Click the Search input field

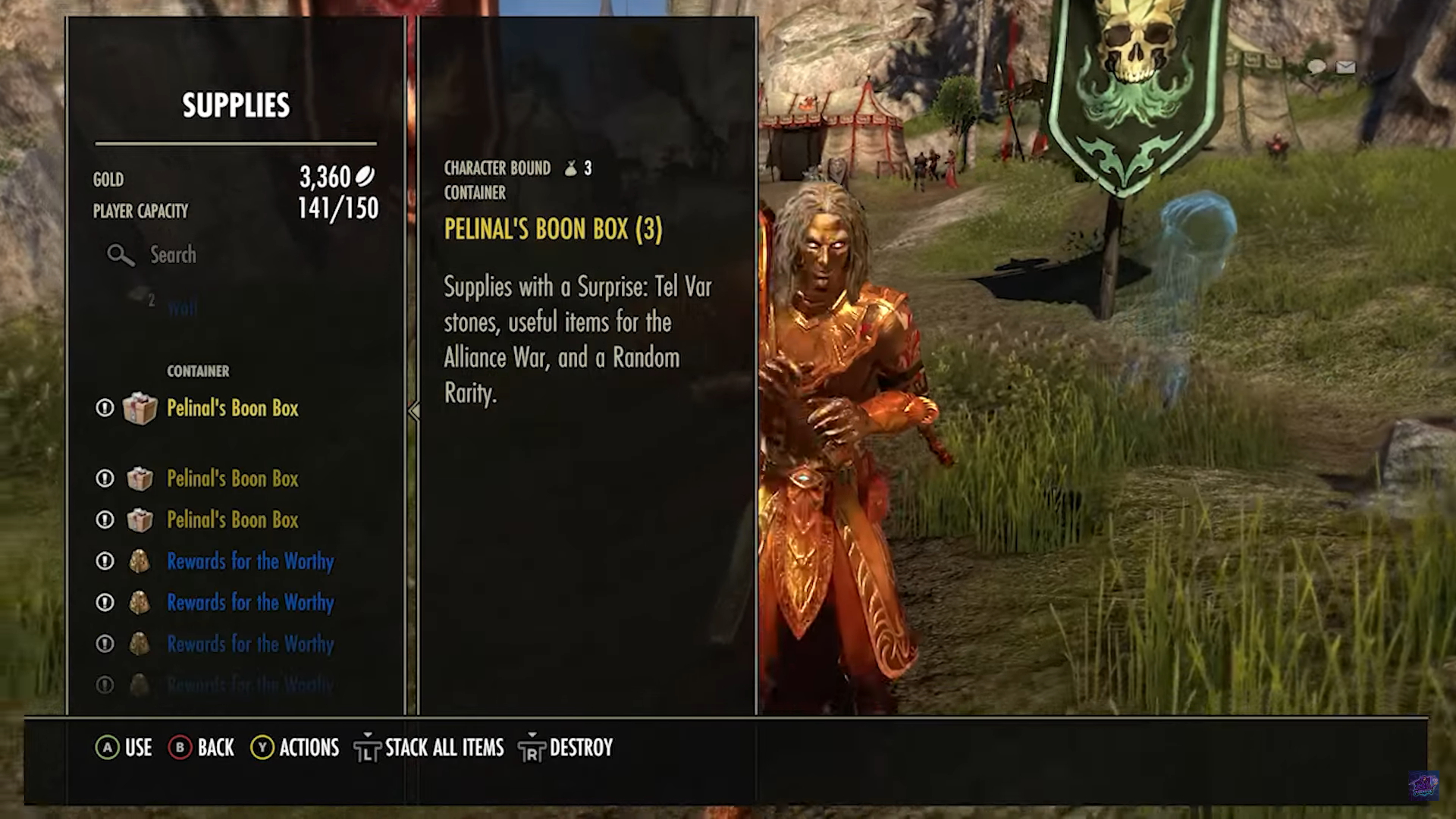click(x=174, y=256)
